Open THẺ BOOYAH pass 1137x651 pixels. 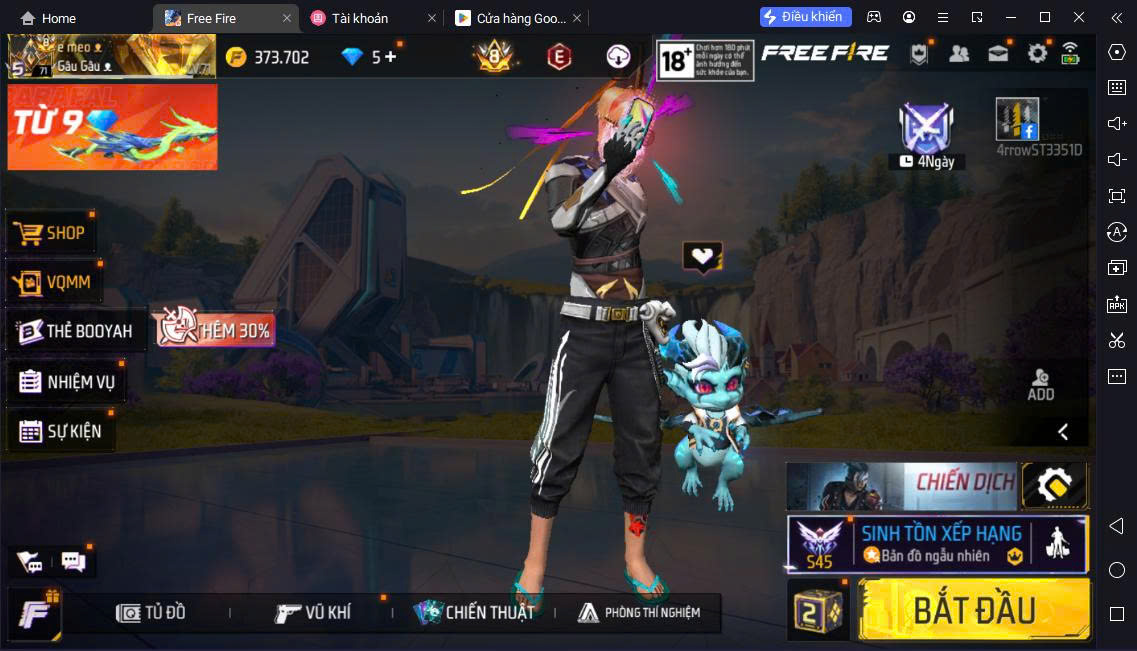coord(75,331)
